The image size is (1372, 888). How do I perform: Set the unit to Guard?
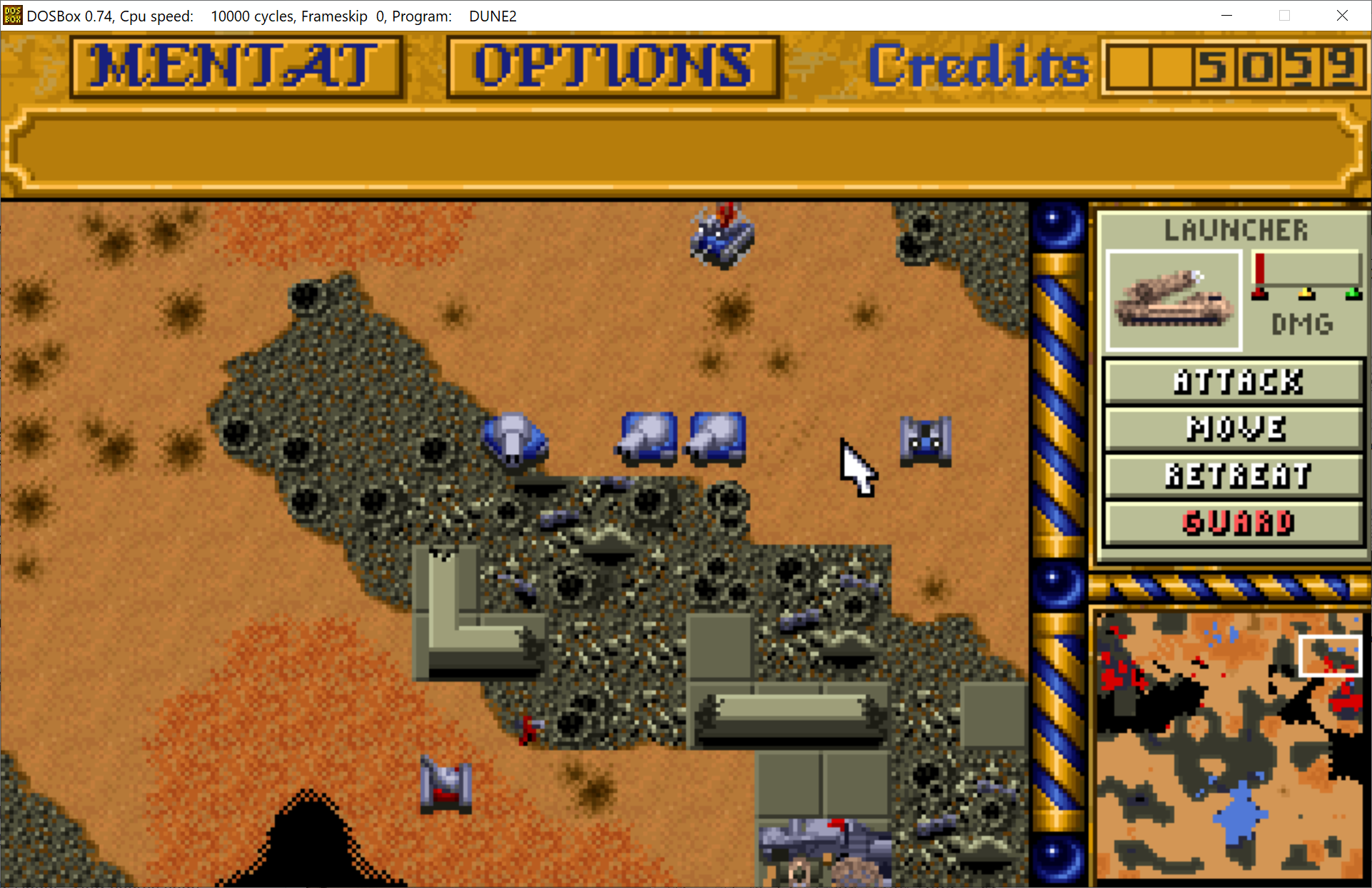pyautogui.click(x=1235, y=523)
